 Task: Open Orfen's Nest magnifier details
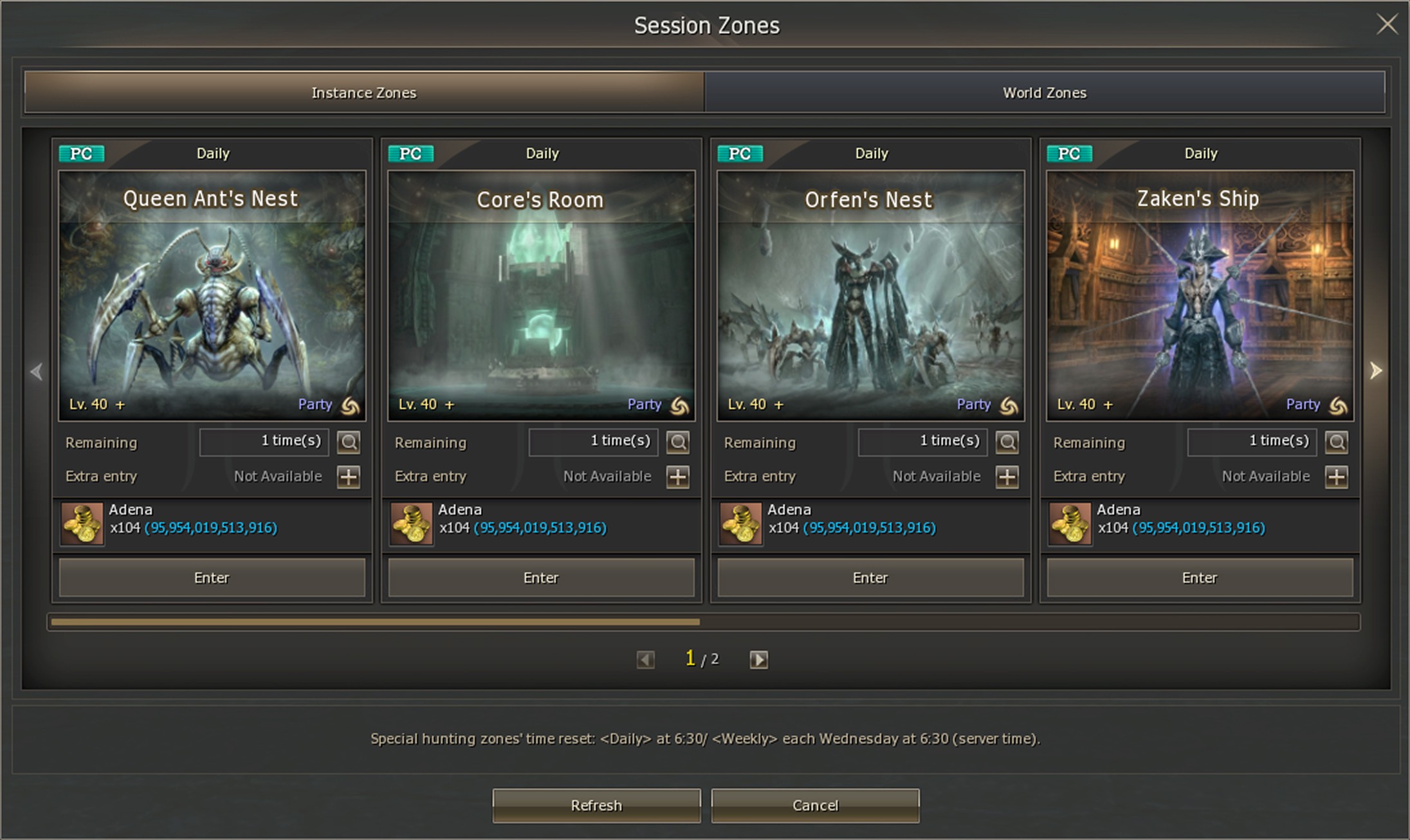[x=1007, y=442]
